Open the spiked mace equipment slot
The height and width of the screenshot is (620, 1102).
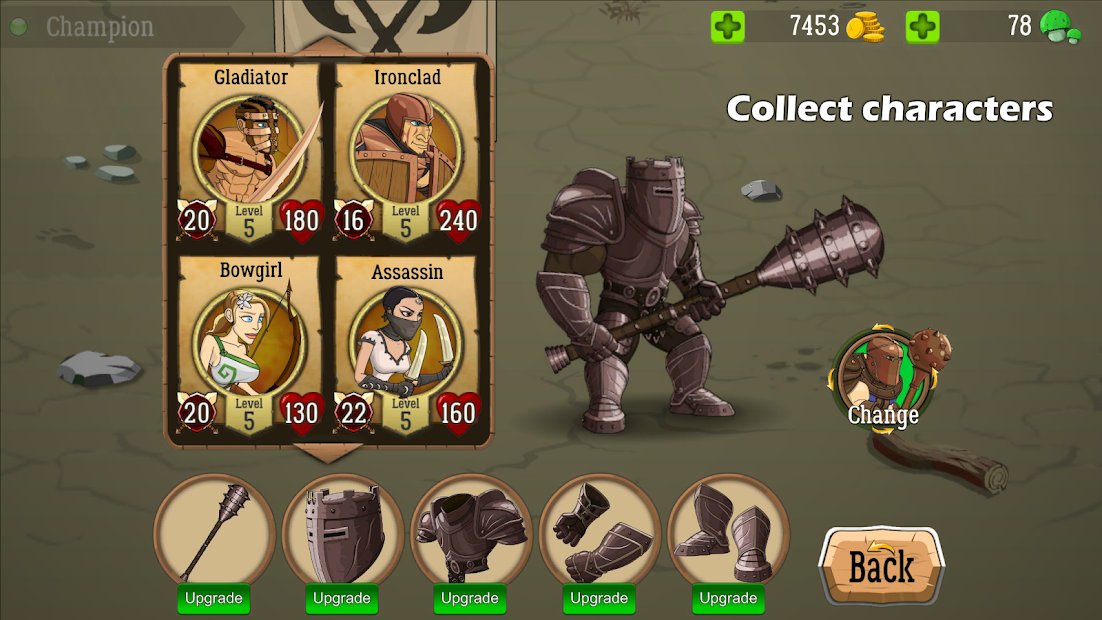pos(214,530)
